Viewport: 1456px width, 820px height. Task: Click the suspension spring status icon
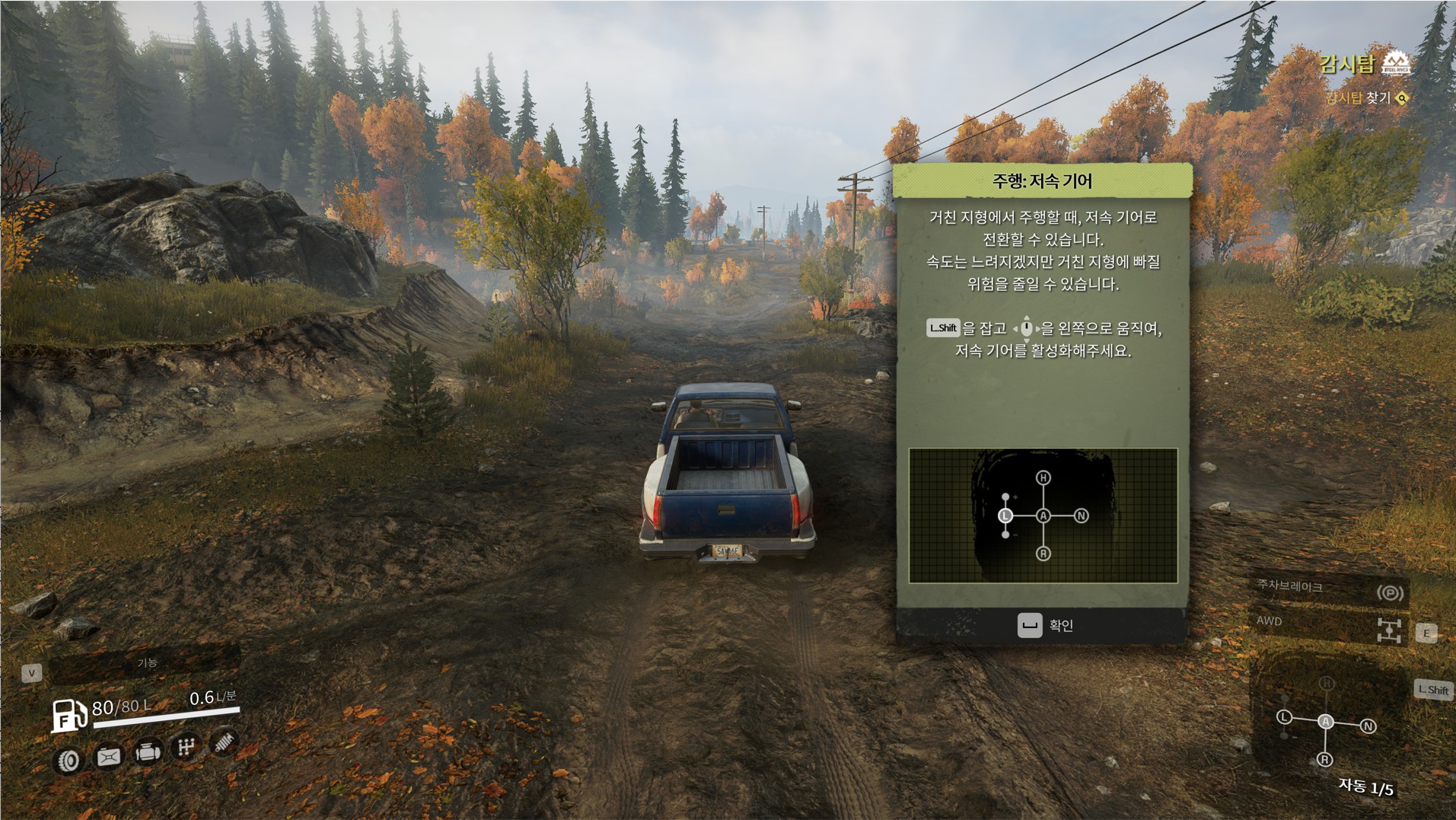click(225, 741)
